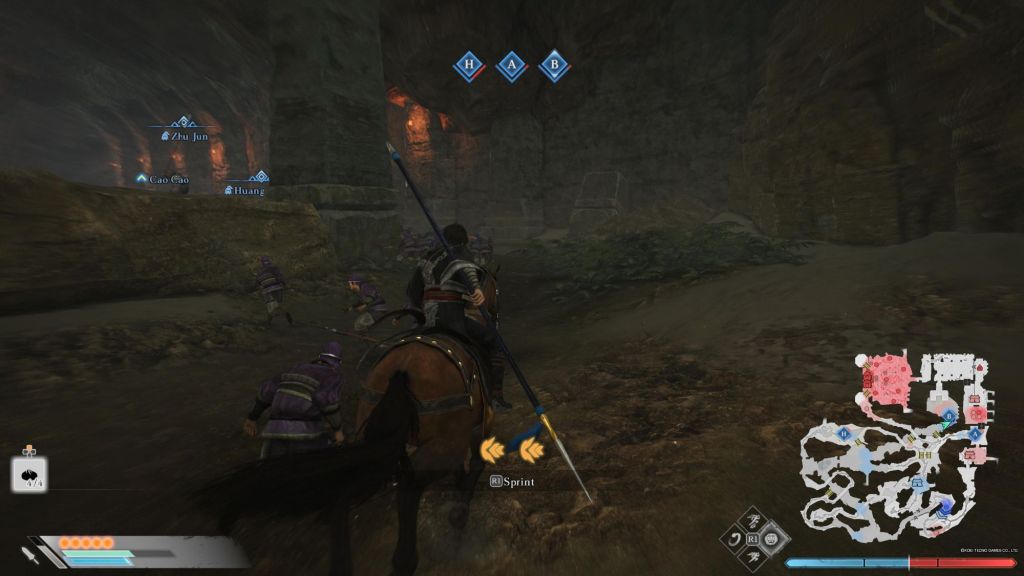Click the Cao Cao officer name tag
The image size is (1024, 576).
point(163,179)
